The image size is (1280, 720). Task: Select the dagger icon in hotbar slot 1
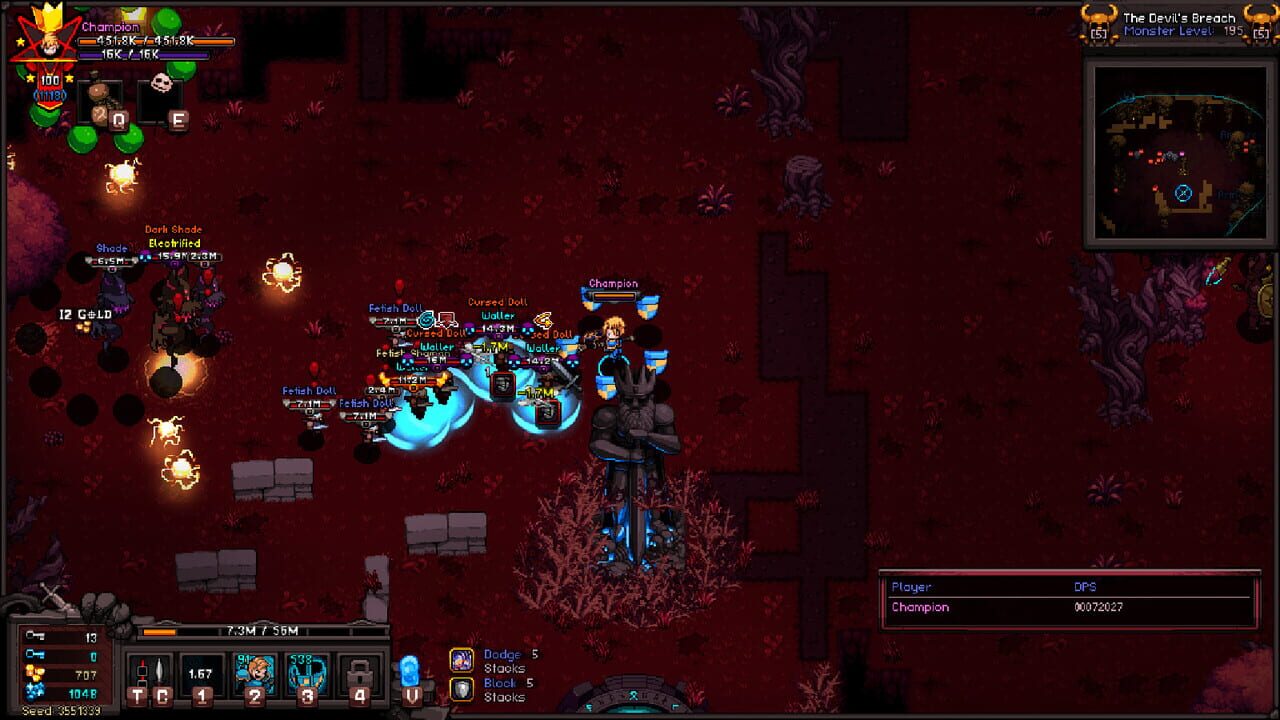201,672
